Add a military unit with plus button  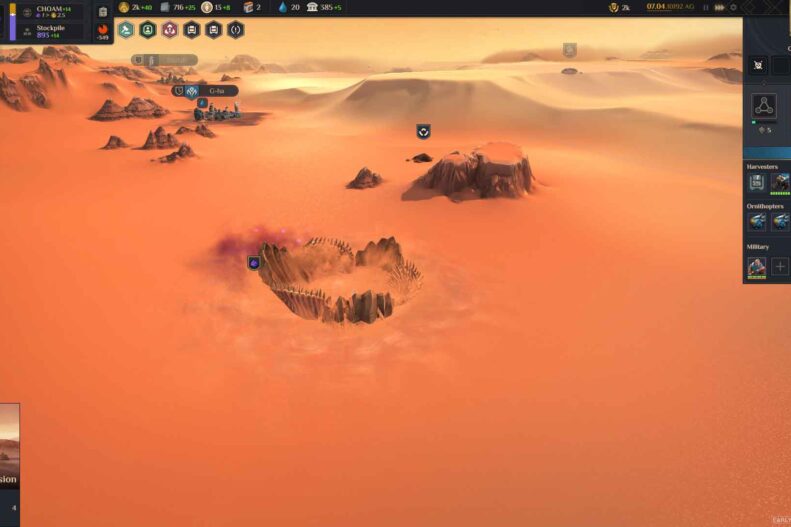click(780, 267)
